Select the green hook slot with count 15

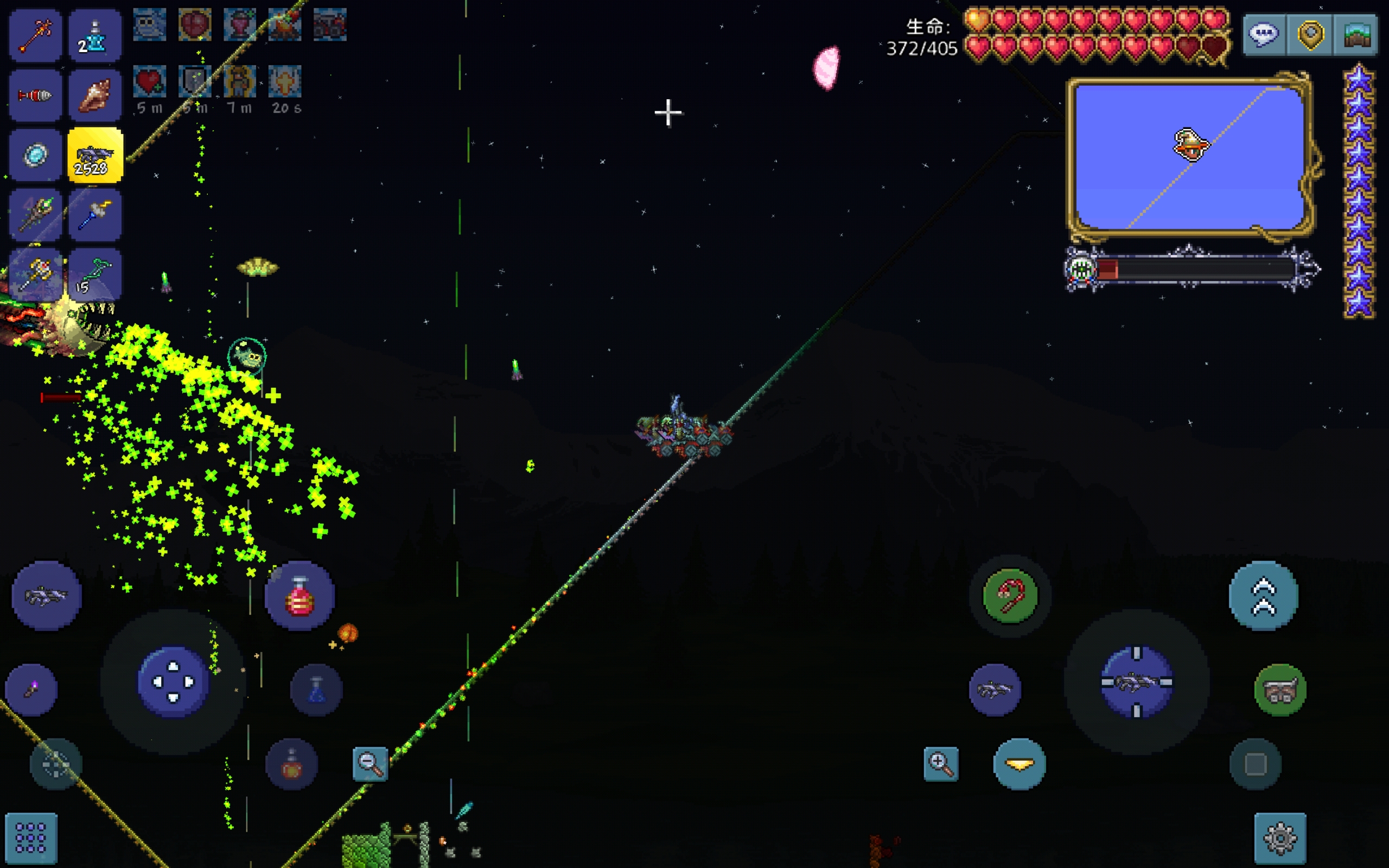[x=95, y=275]
